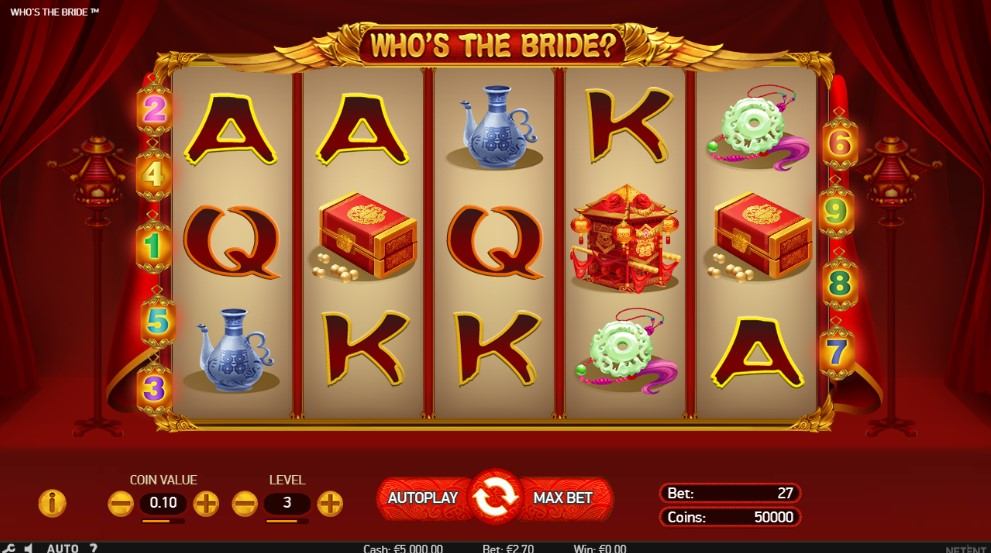991x553 pixels.
Task: Select payline number 6 marker
Action: tap(838, 145)
